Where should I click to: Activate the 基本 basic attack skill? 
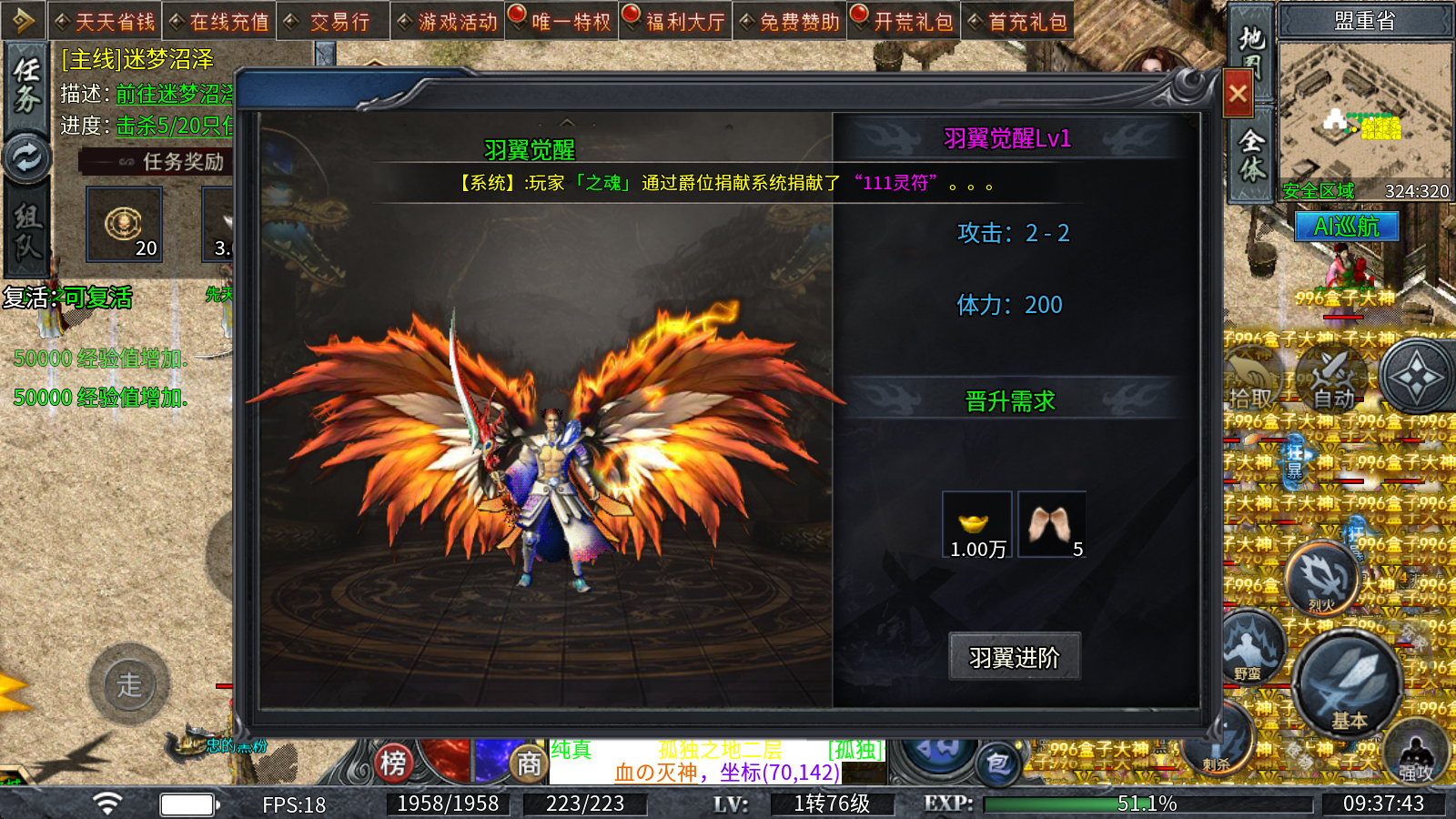click(1348, 683)
